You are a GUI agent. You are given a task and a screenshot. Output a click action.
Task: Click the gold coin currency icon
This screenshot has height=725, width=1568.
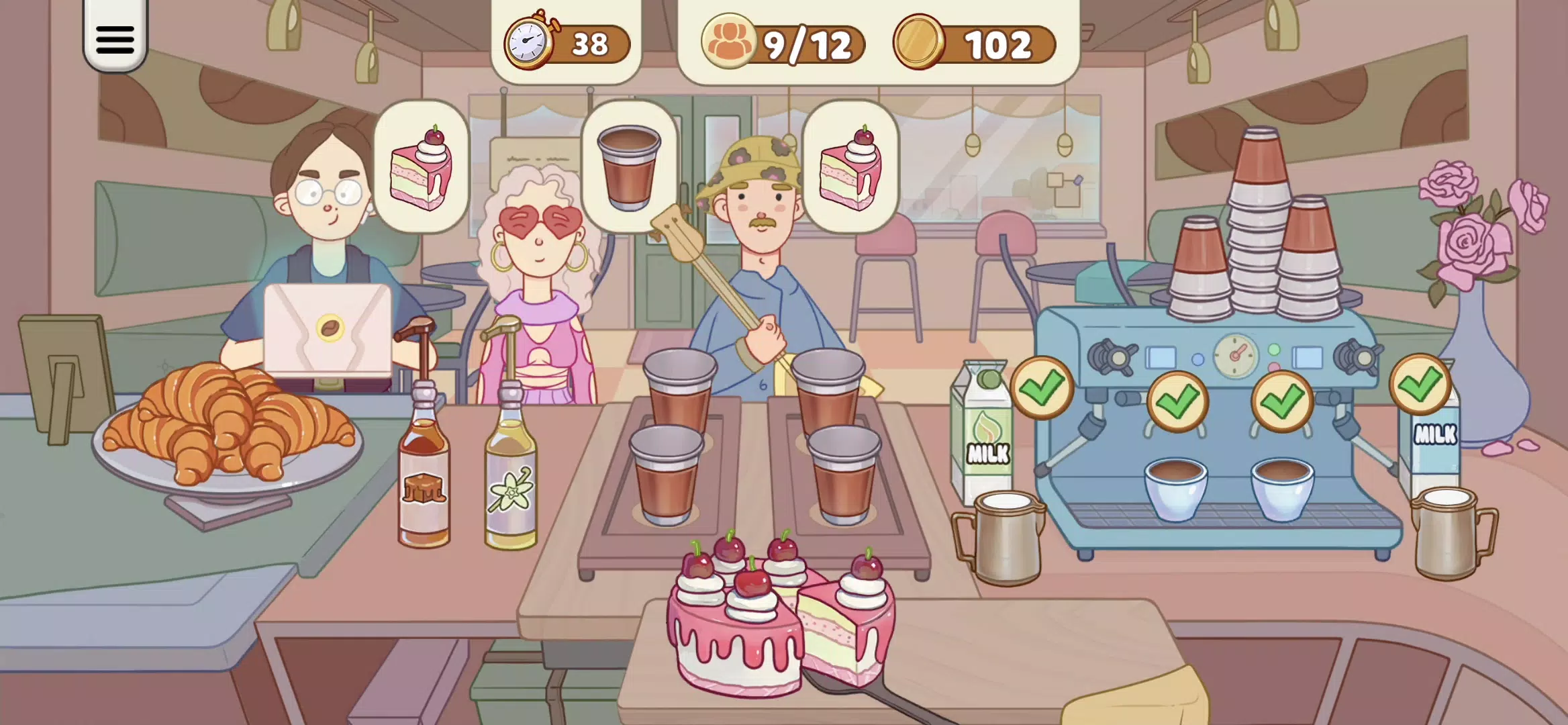pyautogui.click(x=920, y=42)
